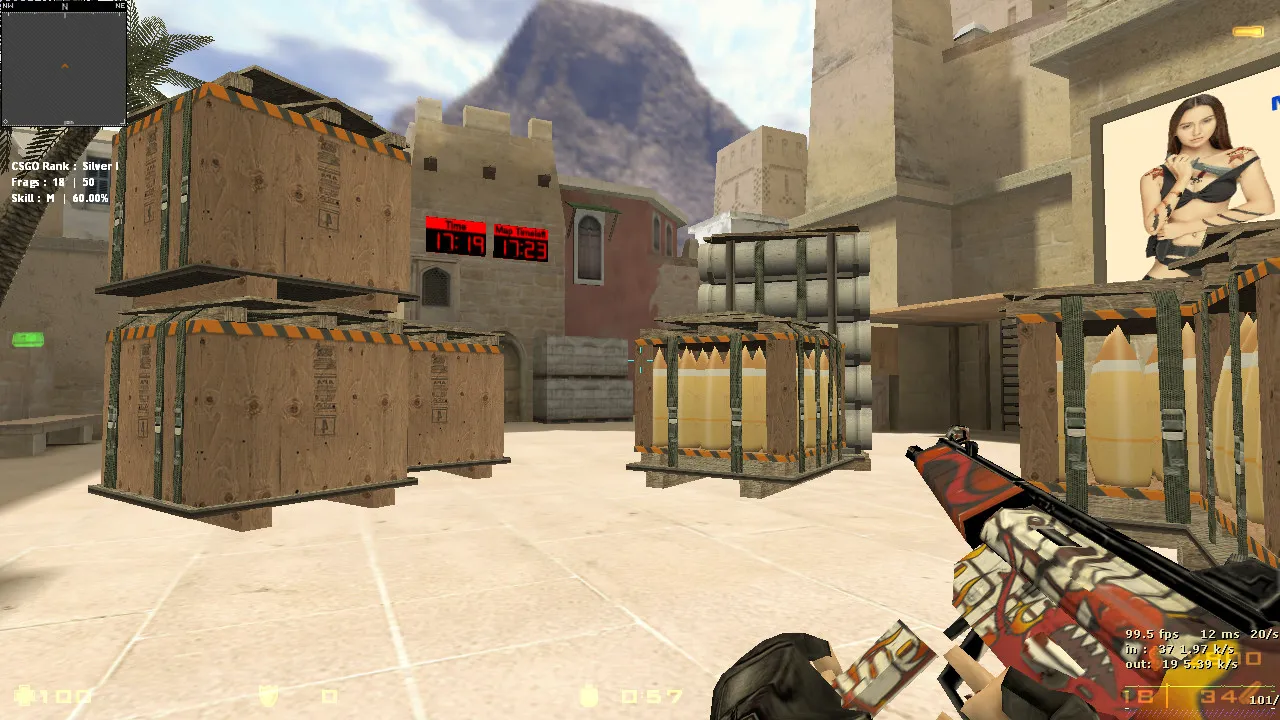The width and height of the screenshot is (1280, 720).
Task: Click the health cross icon
Action: pyautogui.click(x=25, y=695)
